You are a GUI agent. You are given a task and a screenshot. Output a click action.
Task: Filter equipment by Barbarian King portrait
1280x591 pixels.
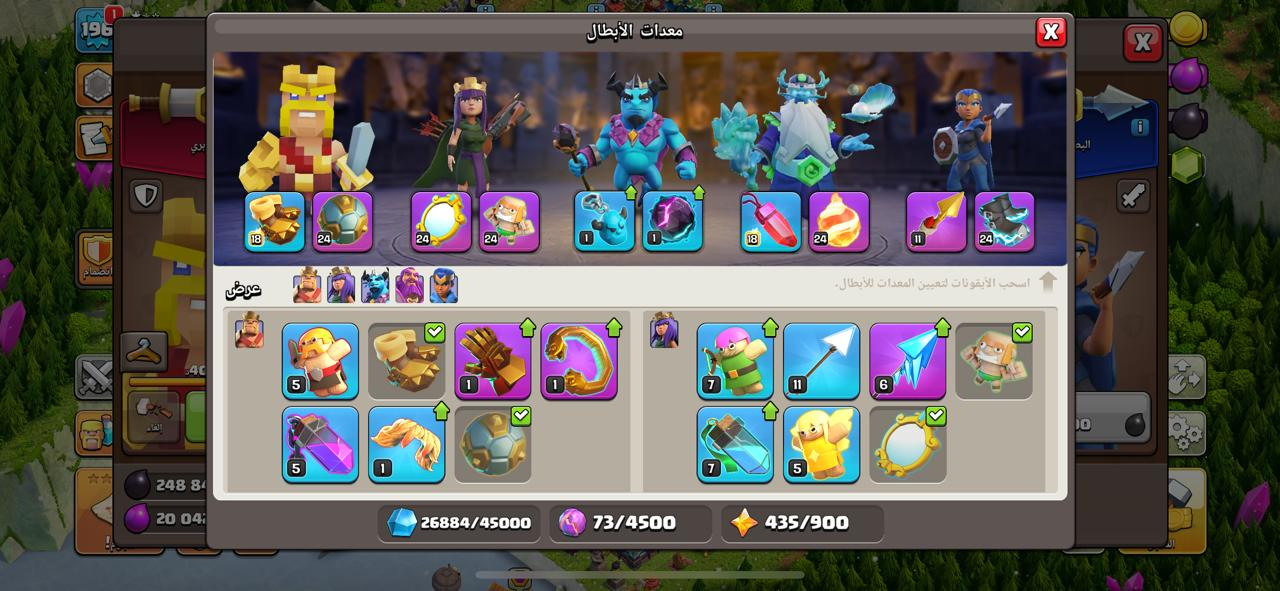coord(307,286)
